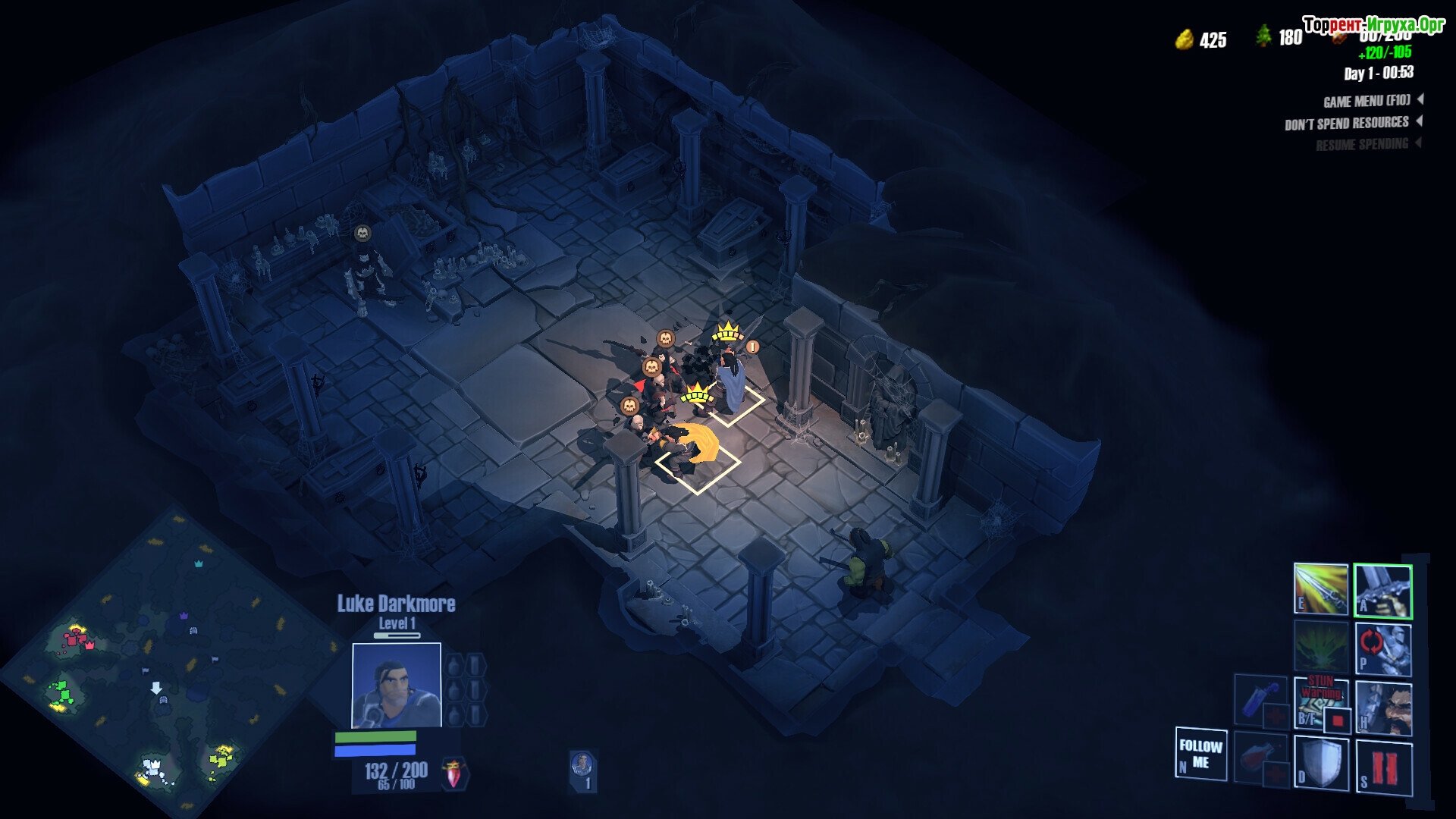
Task: Choose Resume Spending option
Action: pyautogui.click(x=1362, y=144)
